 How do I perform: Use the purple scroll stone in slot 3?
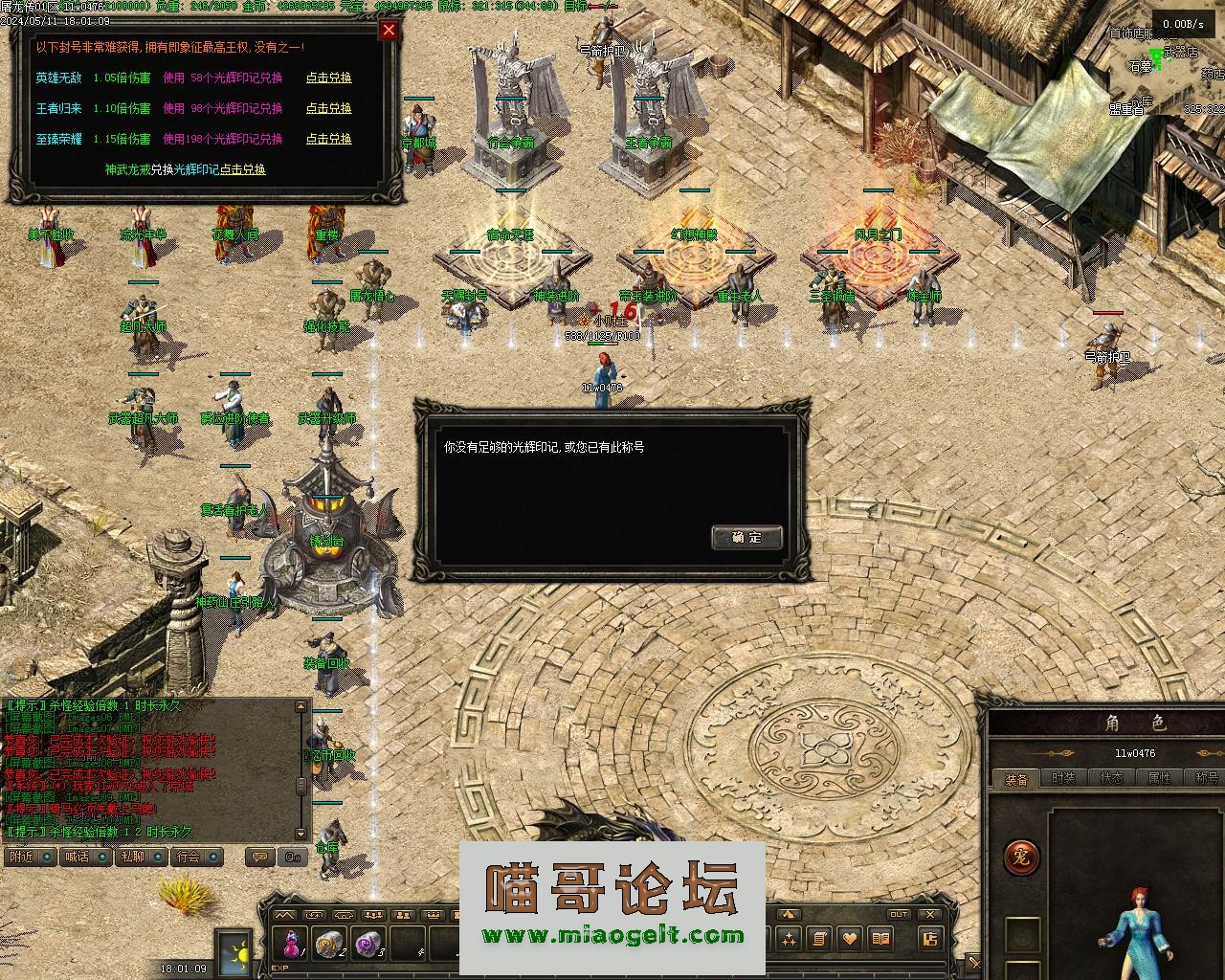pos(367,943)
